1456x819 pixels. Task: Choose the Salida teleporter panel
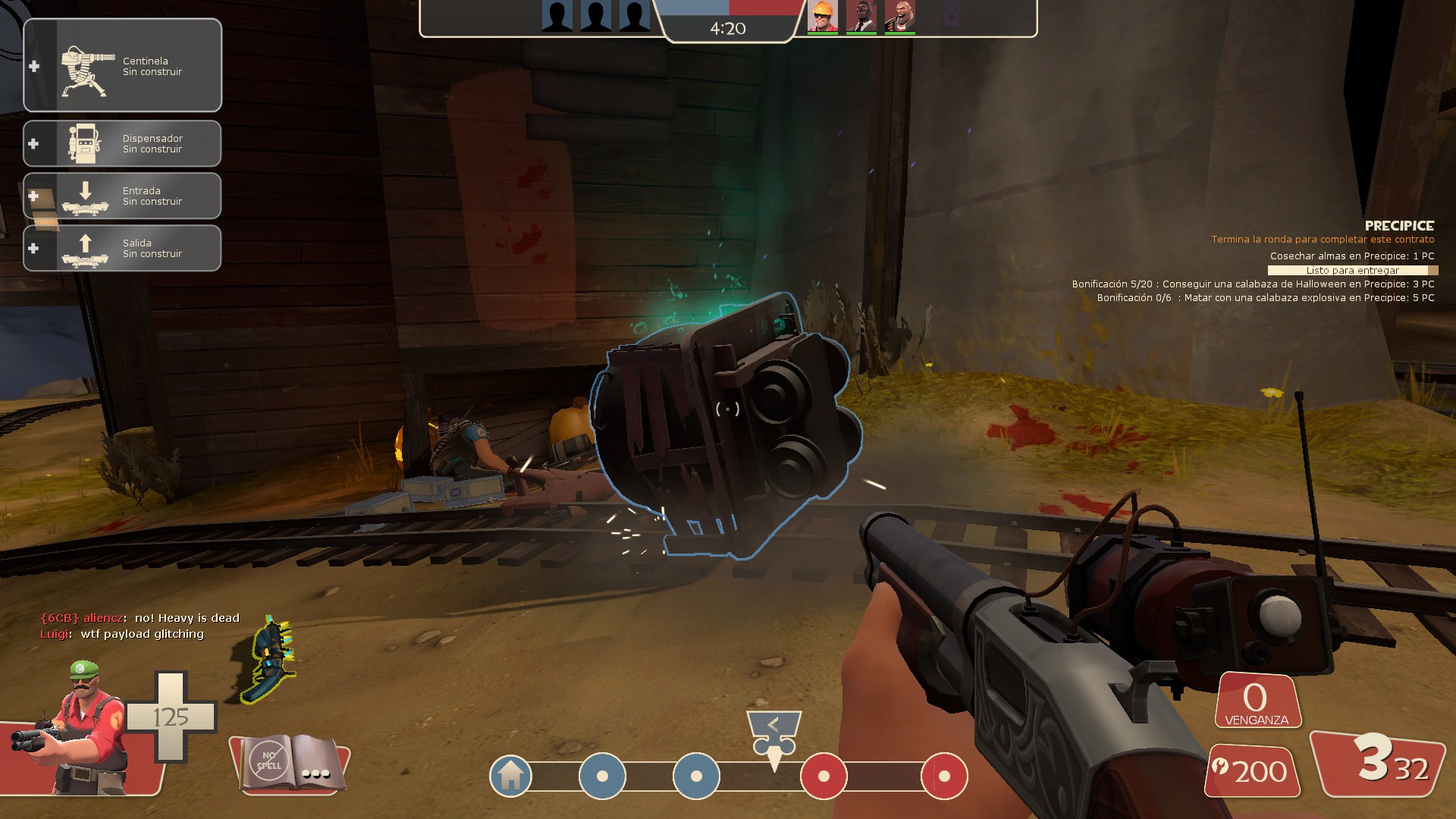tap(123, 248)
